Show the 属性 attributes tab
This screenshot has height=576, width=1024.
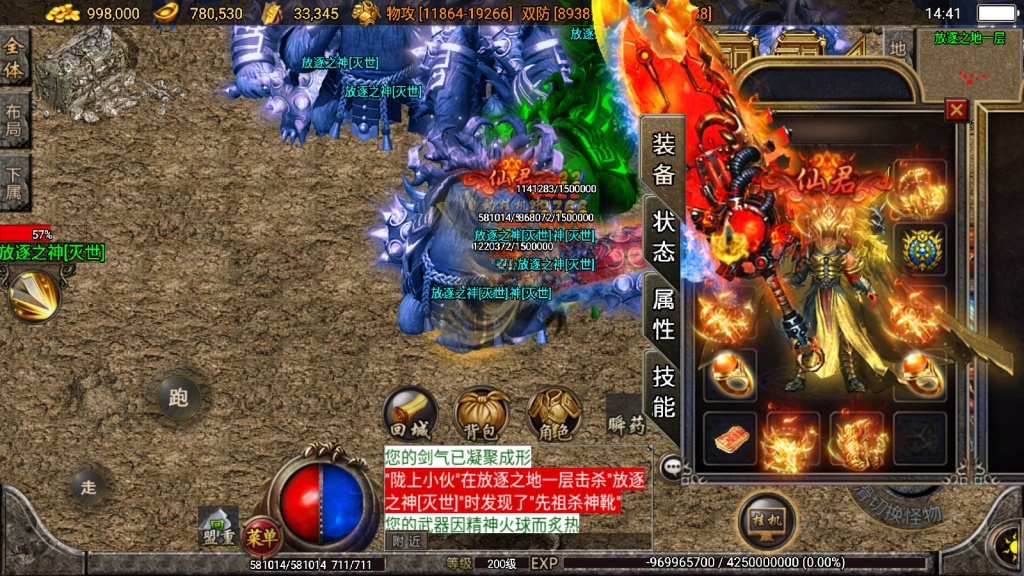click(x=664, y=312)
